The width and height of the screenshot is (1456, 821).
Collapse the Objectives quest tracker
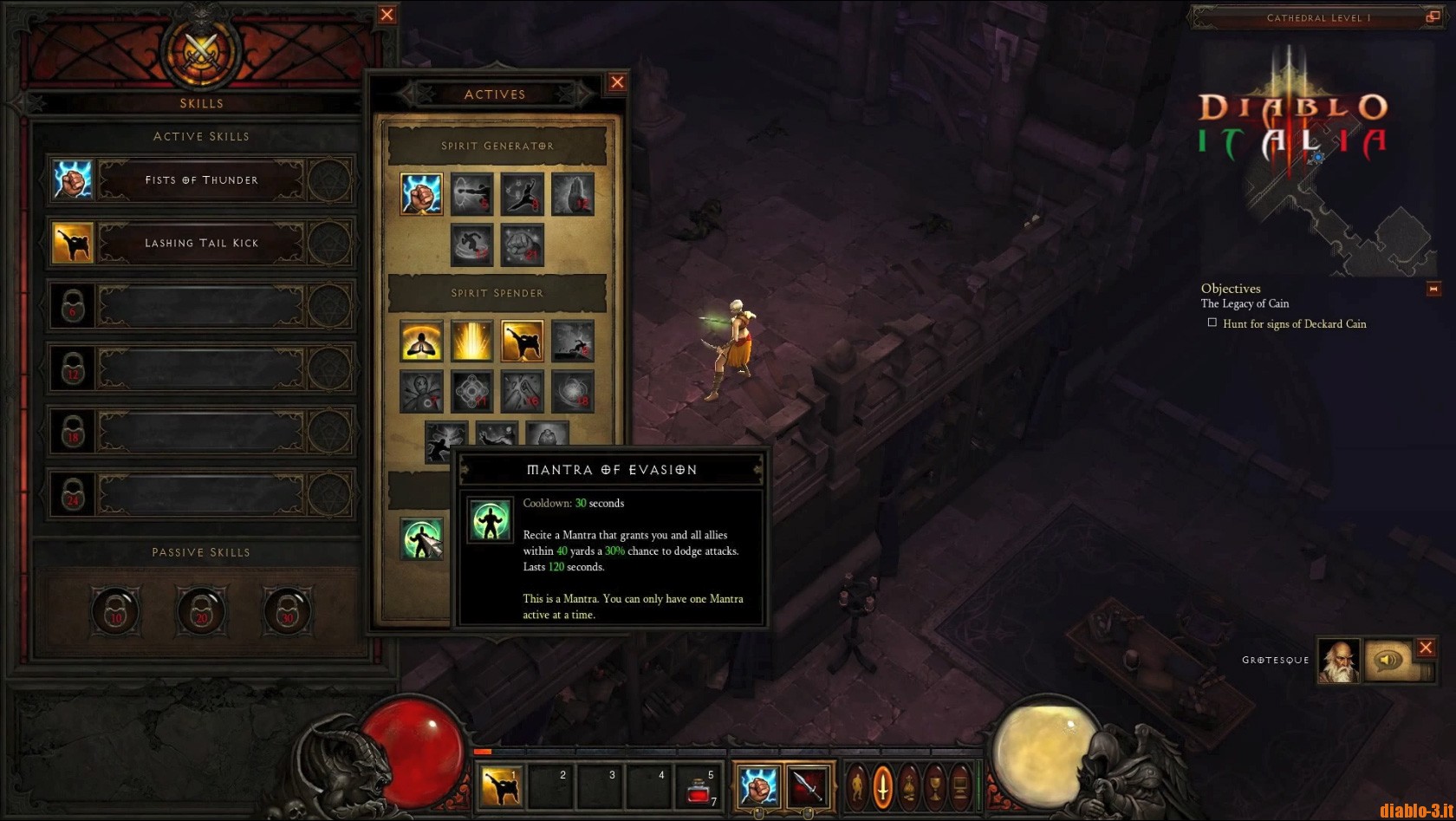point(1433,289)
